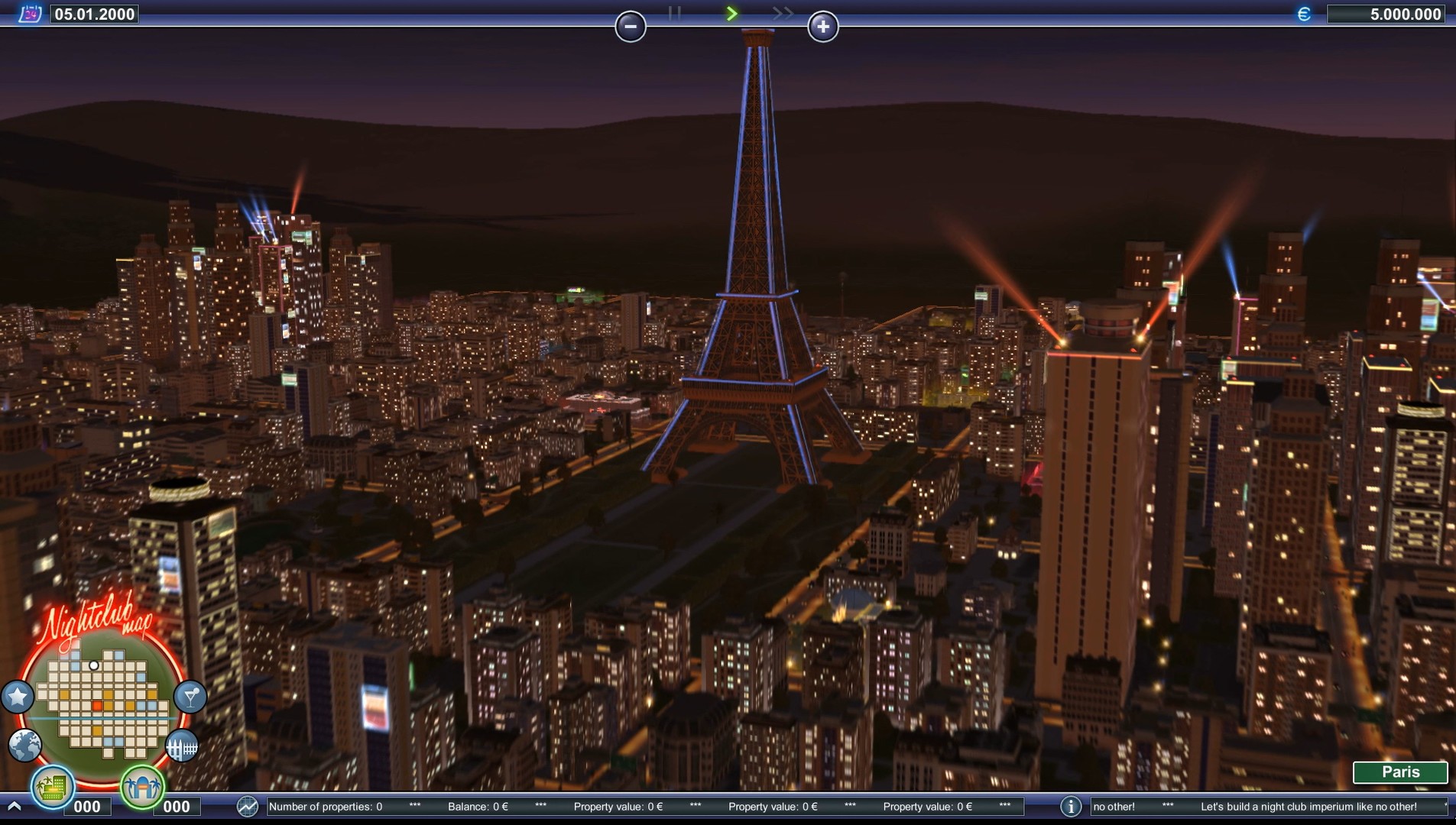Select the red tile on the minimap
1456x825 pixels.
tap(97, 706)
